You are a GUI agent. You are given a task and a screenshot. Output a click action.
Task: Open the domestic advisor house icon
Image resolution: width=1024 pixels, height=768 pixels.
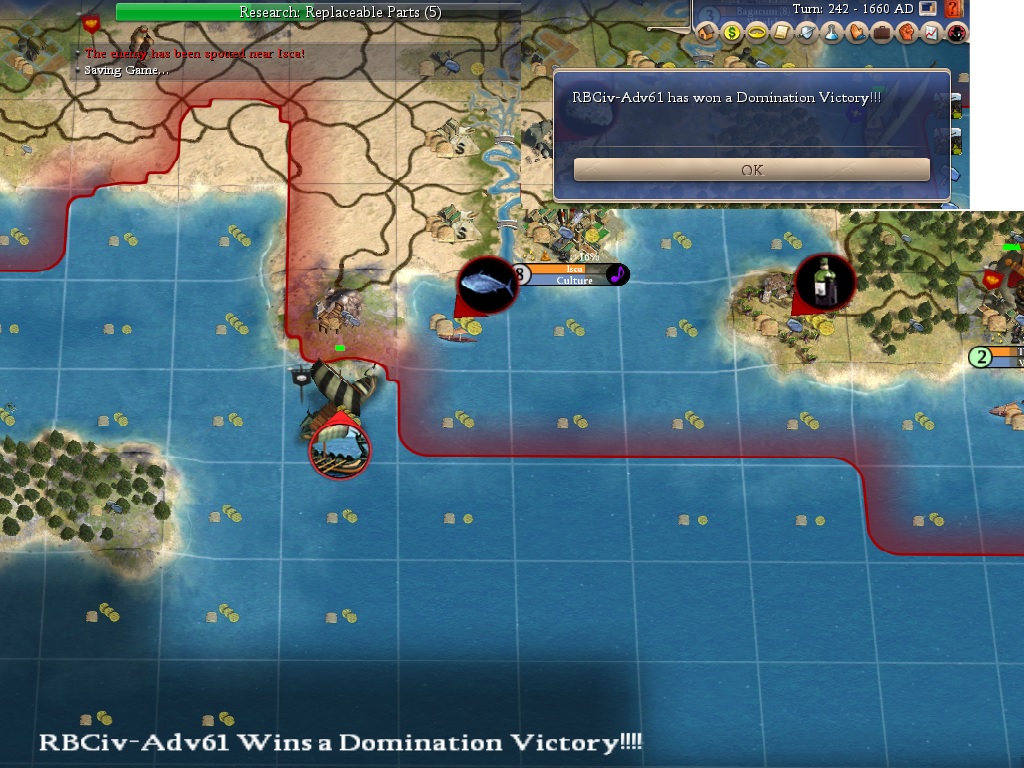[x=707, y=33]
